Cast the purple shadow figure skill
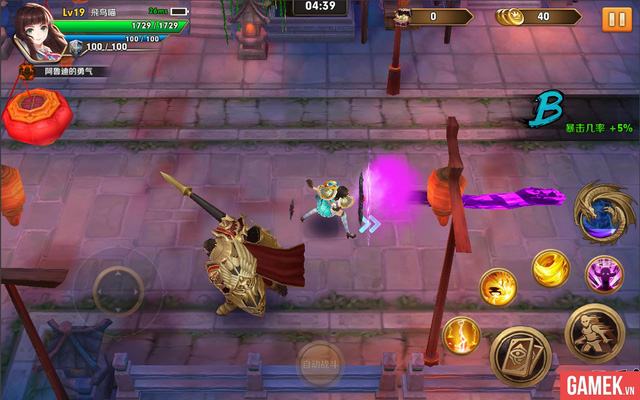This screenshot has width=640, height=400. (604, 273)
